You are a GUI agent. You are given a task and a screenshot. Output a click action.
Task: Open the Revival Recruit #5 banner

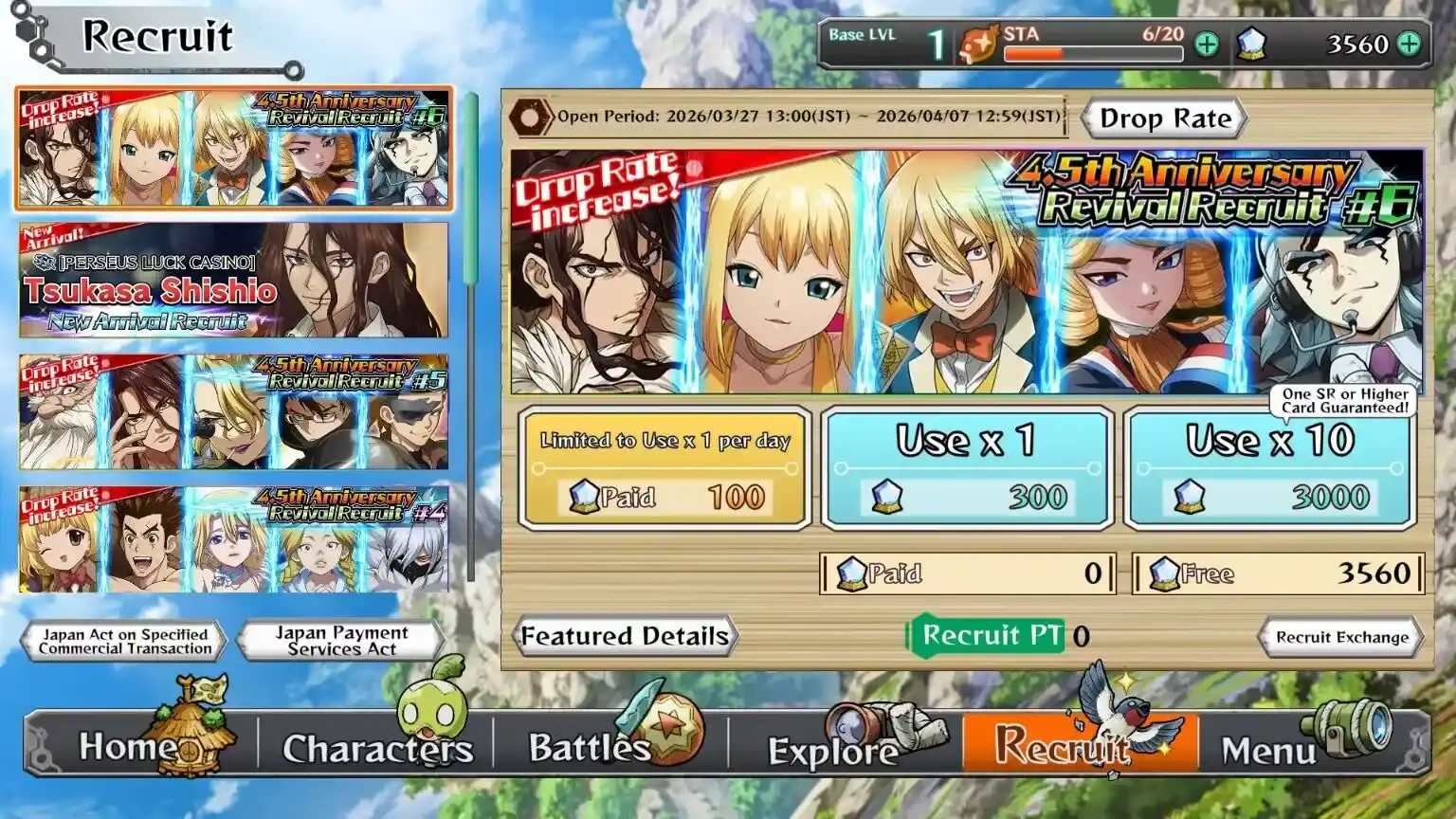click(x=233, y=412)
